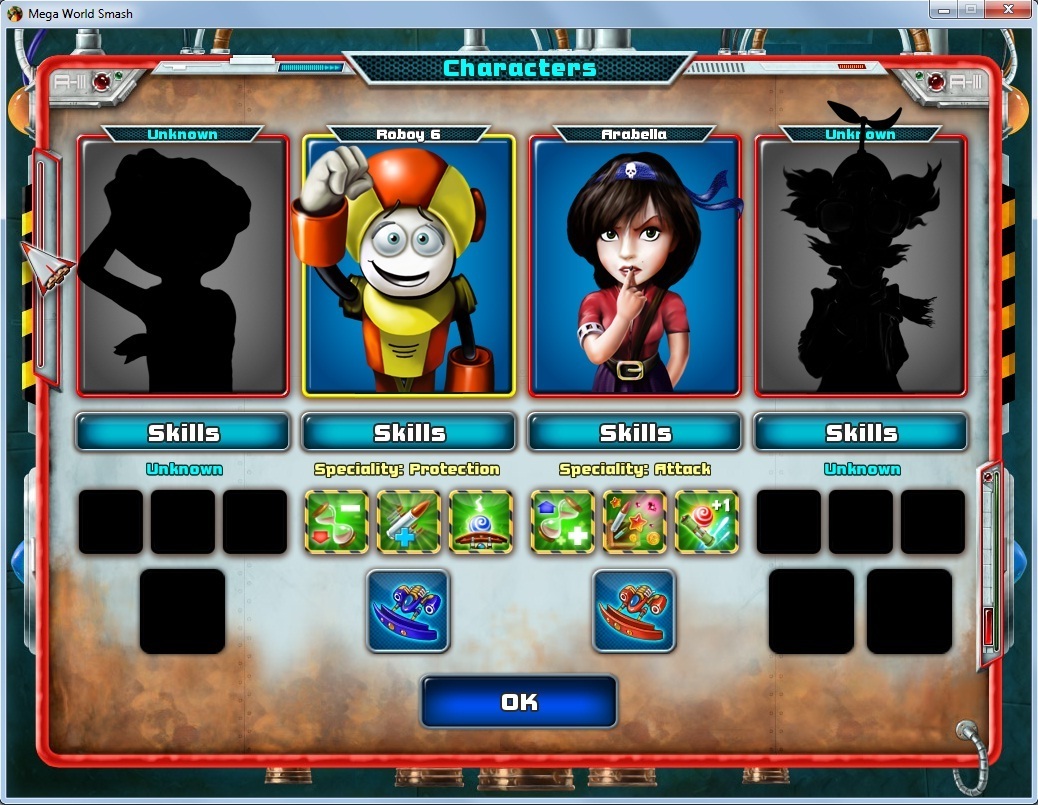Viewport: 1038px width, 805px height.
Task: Select the Roboy 6 character portrait
Action: (408, 265)
